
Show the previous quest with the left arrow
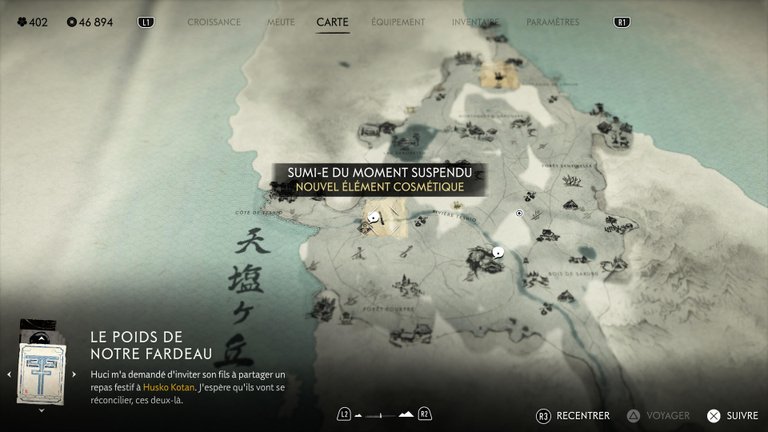tap(9, 374)
